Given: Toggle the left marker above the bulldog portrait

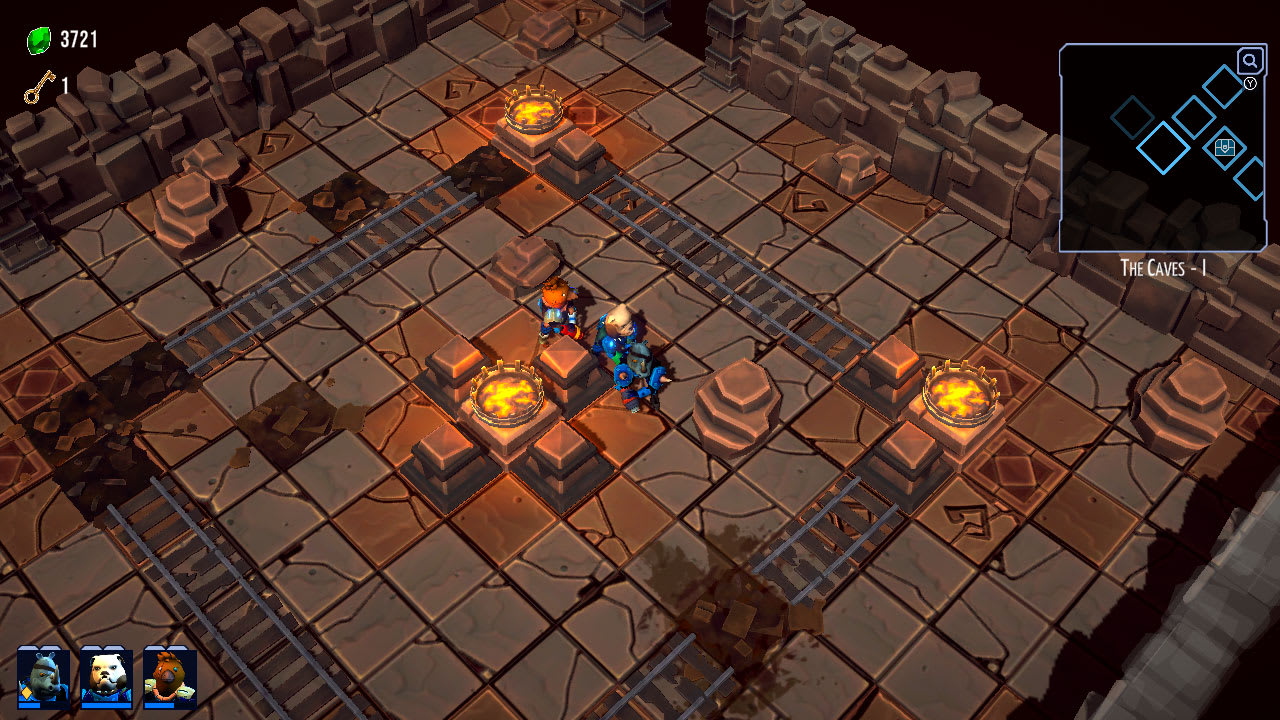Looking at the screenshot, I should click(x=92, y=647).
